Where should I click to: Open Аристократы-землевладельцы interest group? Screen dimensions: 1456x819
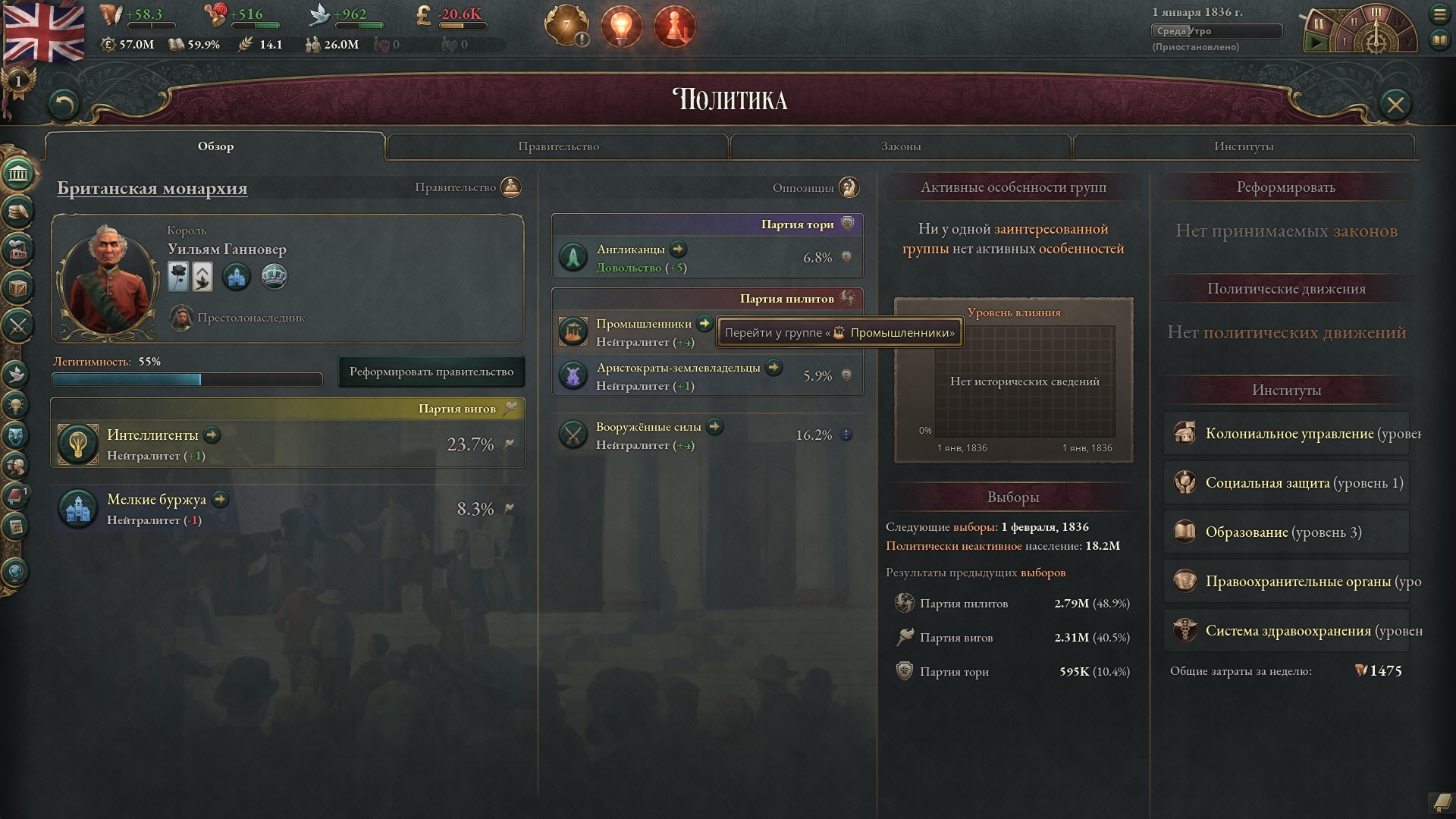pos(773,368)
